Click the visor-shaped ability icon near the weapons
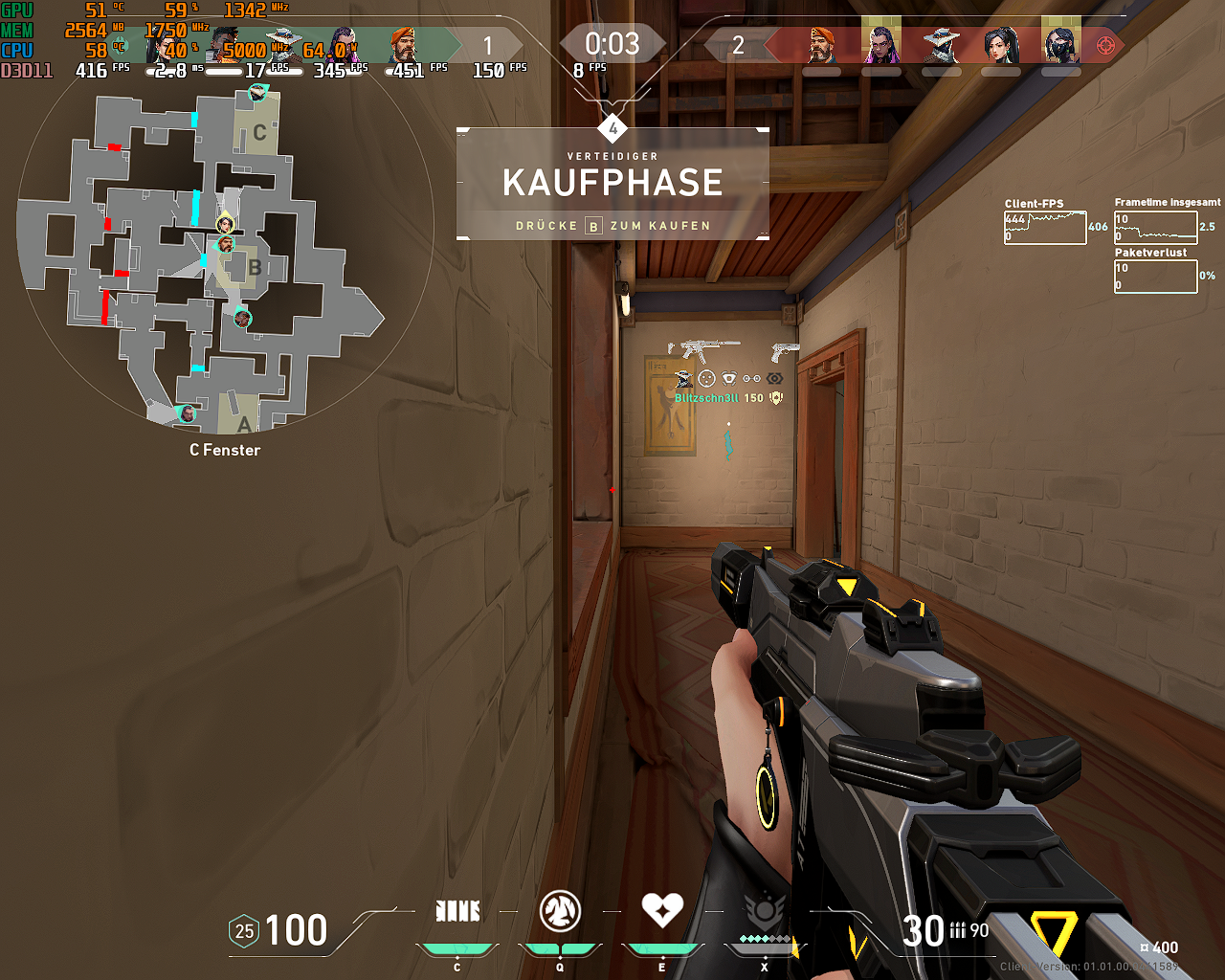The height and width of the screenshot is (980, 1225). (x=728, y=378)
